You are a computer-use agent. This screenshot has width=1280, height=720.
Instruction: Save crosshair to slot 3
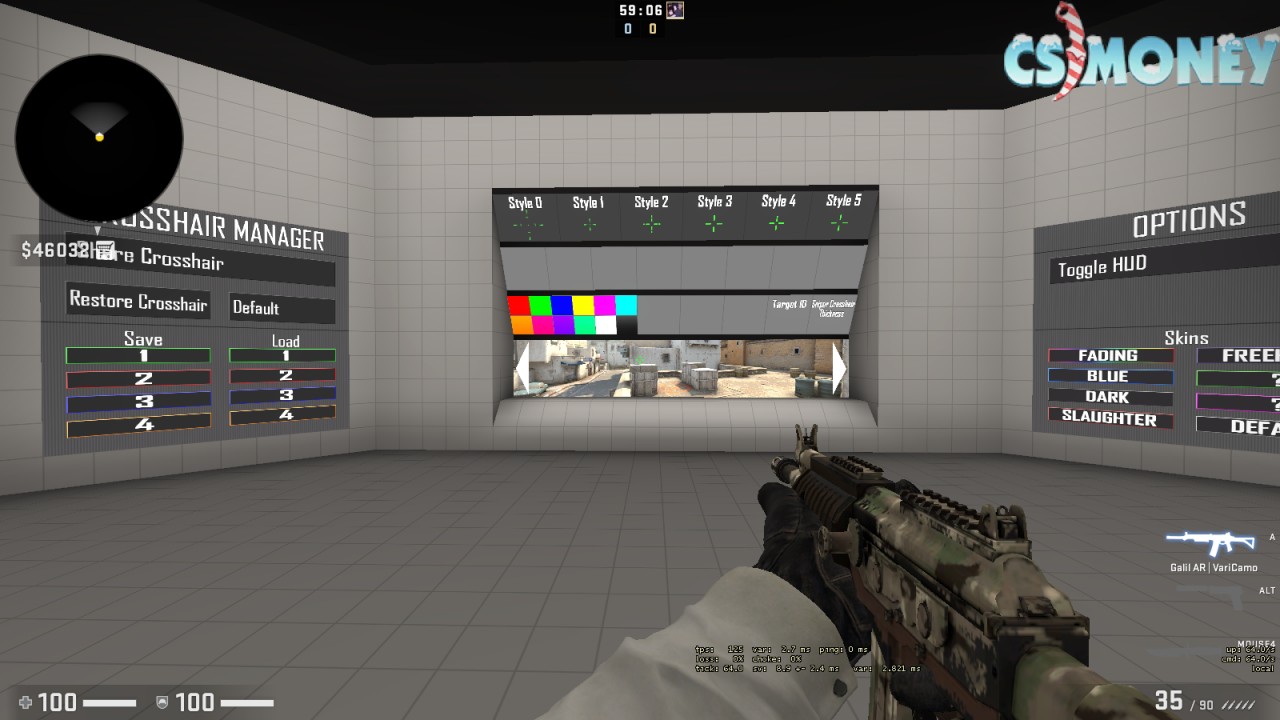[138, 402]
